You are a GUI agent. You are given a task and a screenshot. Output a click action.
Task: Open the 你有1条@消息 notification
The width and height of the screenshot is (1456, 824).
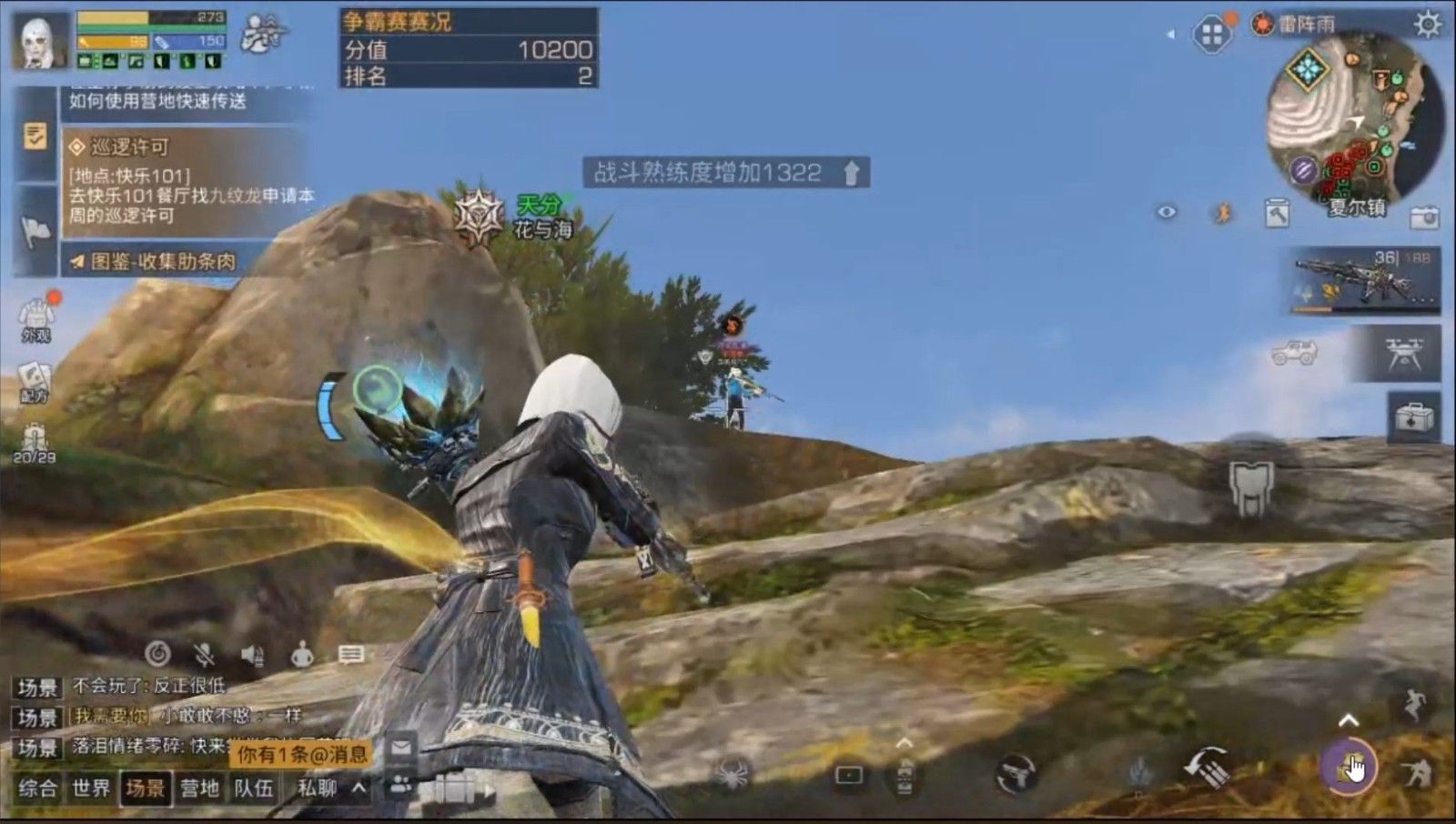(302, 754)
